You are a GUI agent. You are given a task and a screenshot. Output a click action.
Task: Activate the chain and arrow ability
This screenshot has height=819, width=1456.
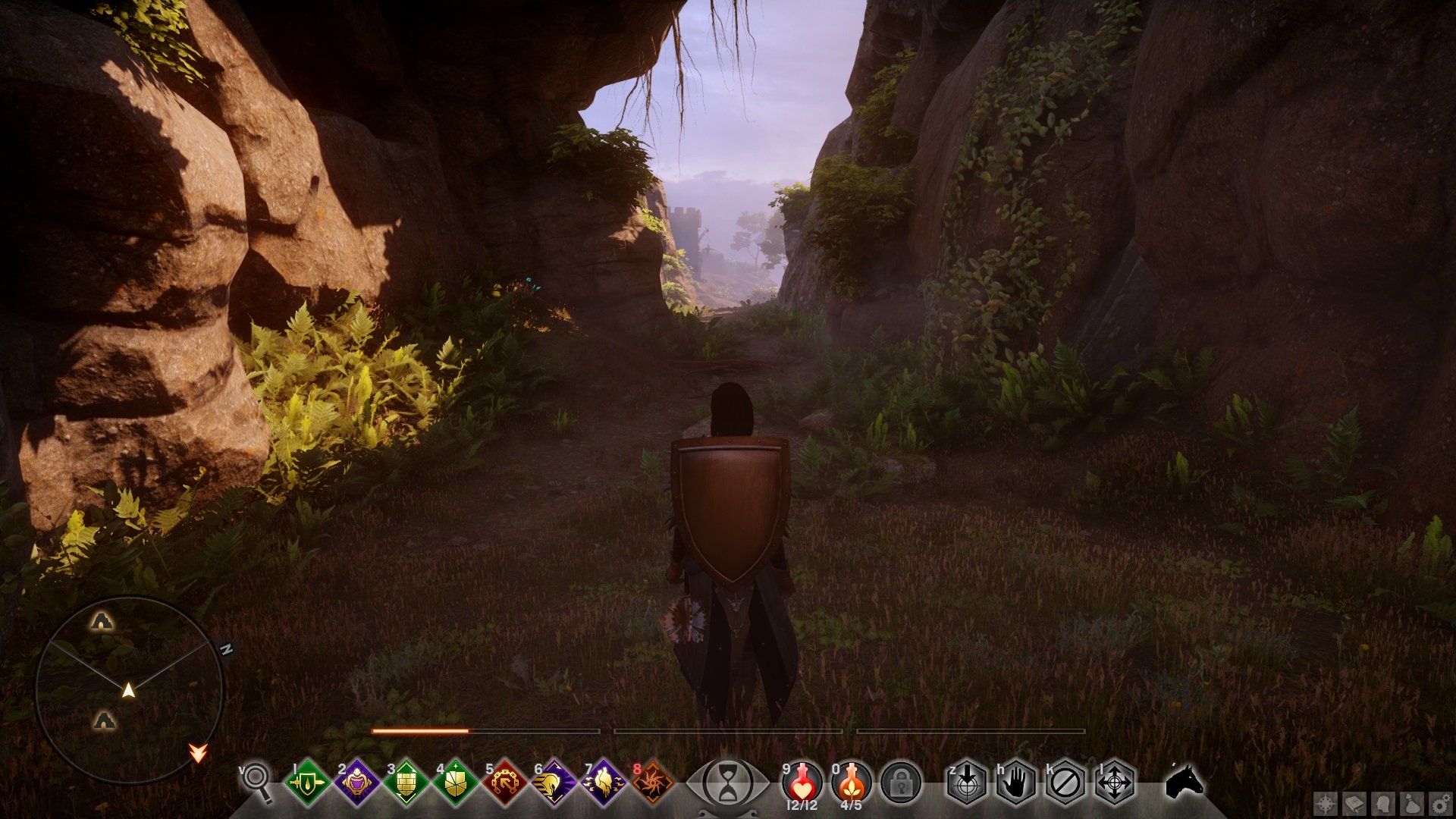[x=504, y=781]
